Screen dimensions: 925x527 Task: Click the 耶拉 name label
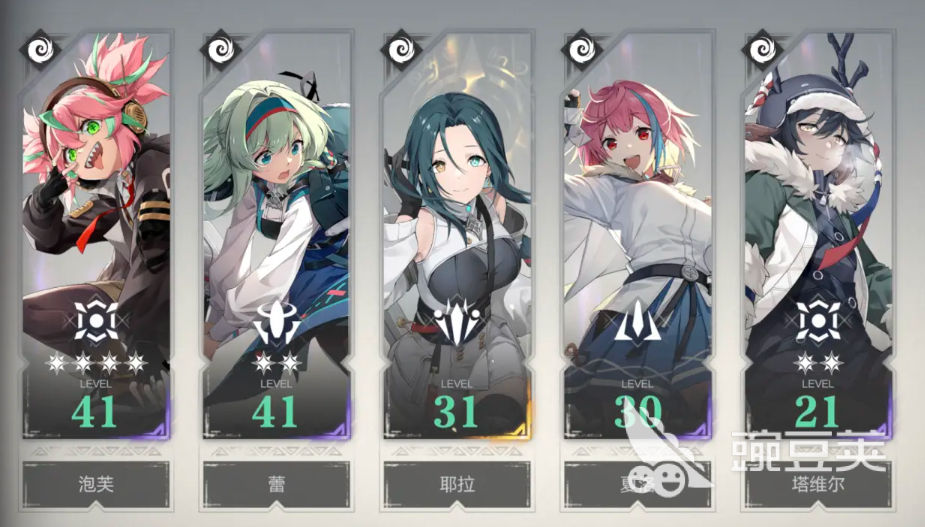[x=457, y=485]
